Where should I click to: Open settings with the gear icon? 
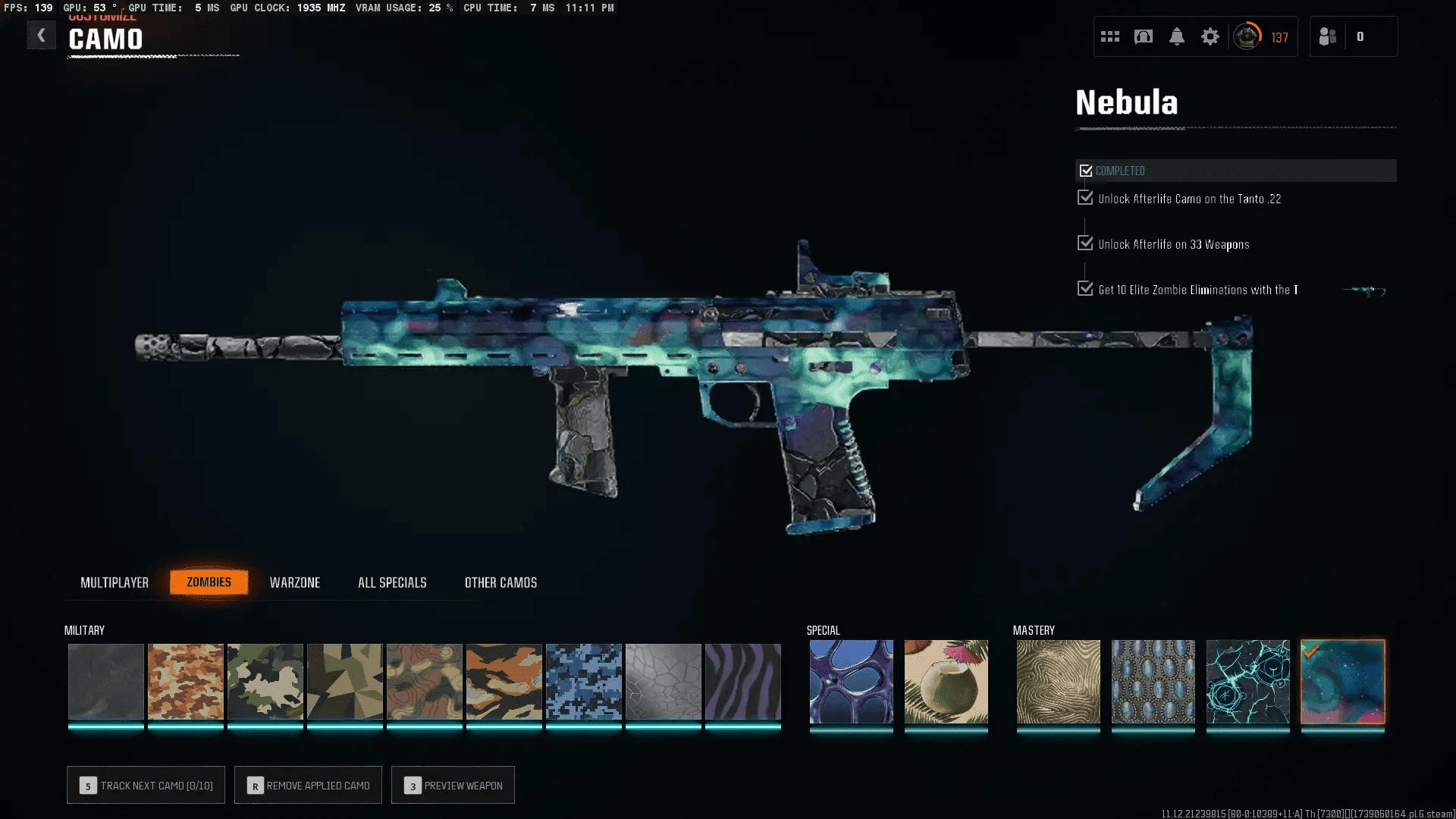1210,36
